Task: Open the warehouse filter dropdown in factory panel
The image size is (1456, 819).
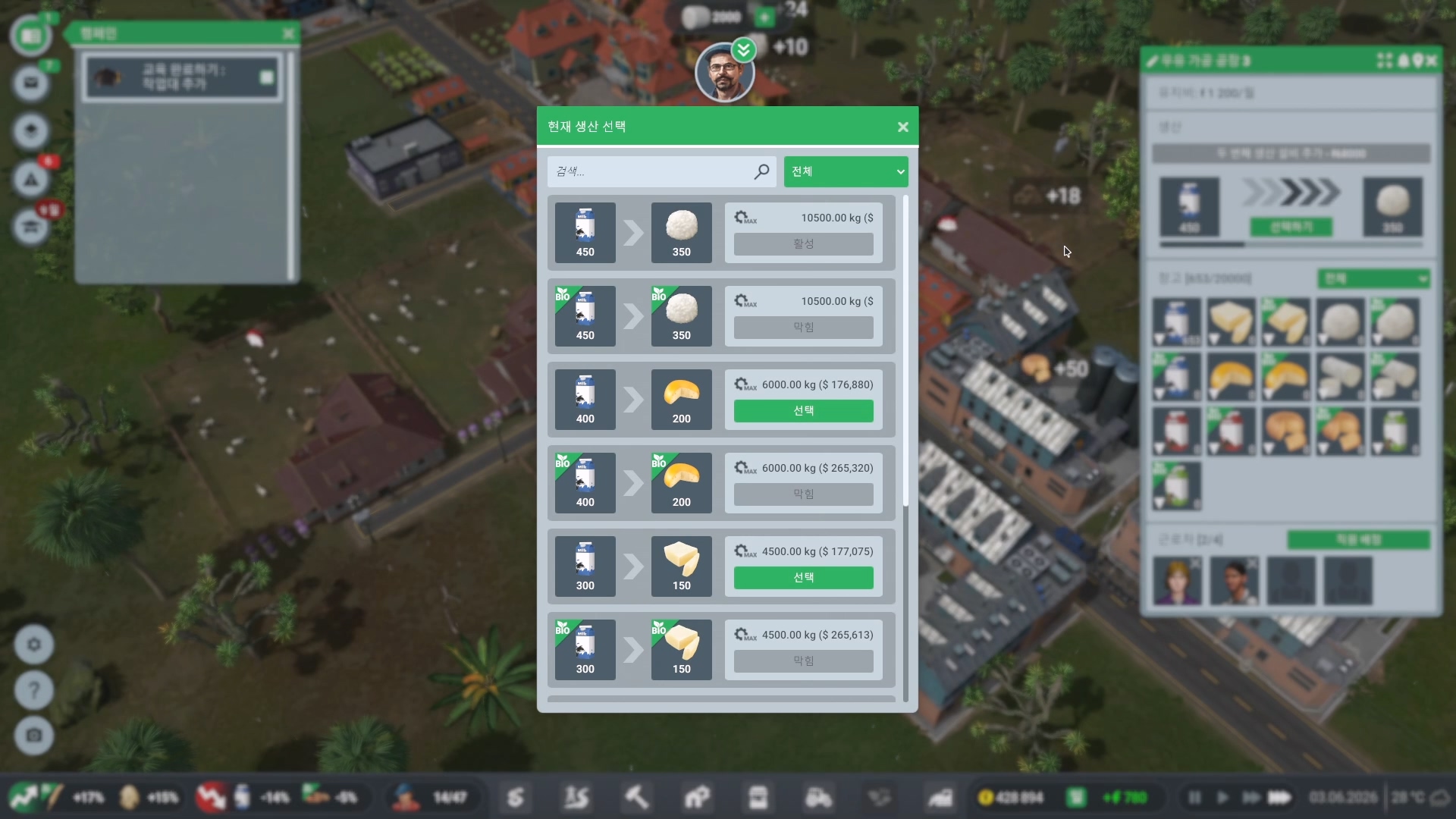Action: tap(1373, 279)
